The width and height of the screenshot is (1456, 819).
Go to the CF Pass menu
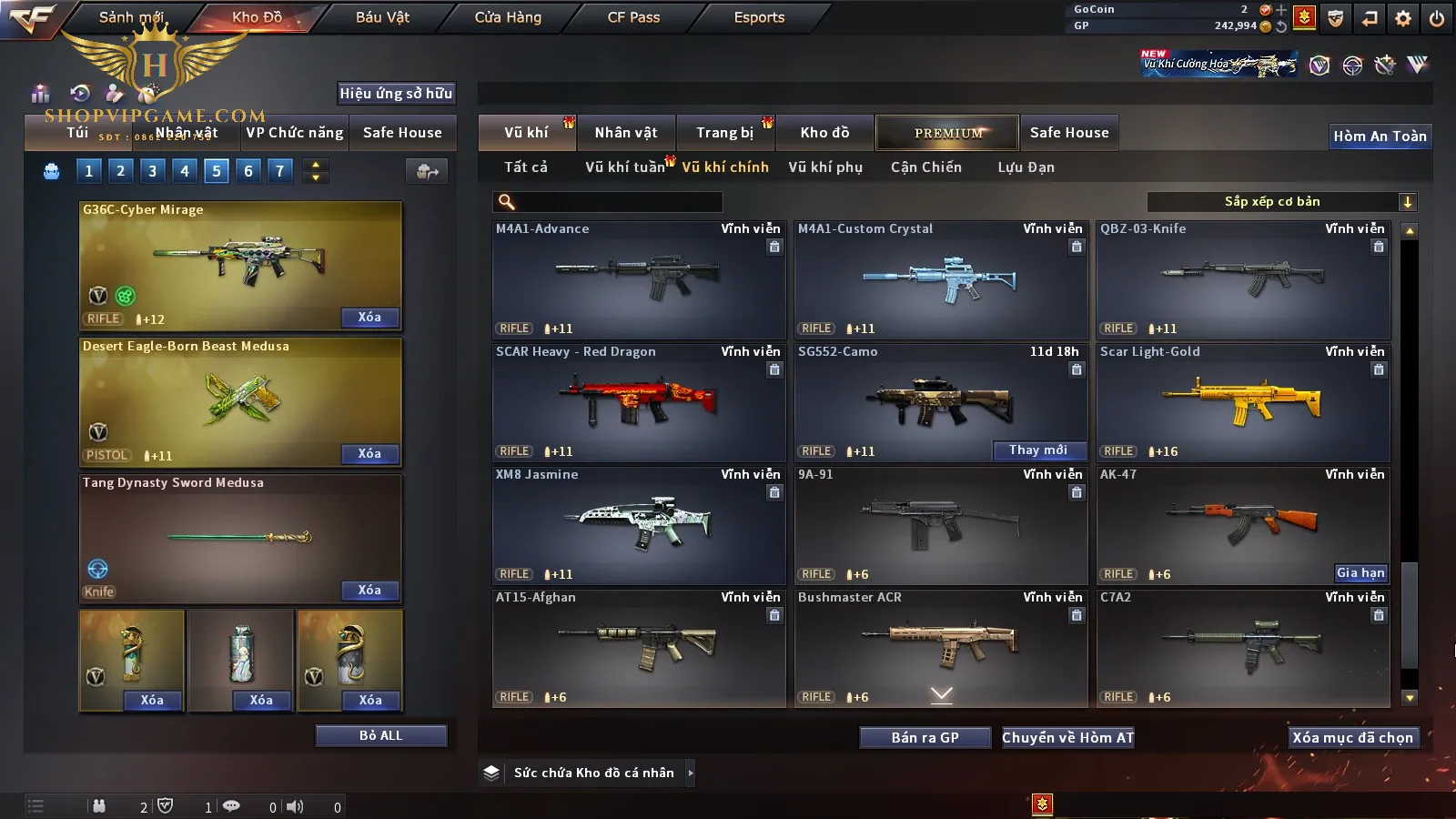coord(633,17)
